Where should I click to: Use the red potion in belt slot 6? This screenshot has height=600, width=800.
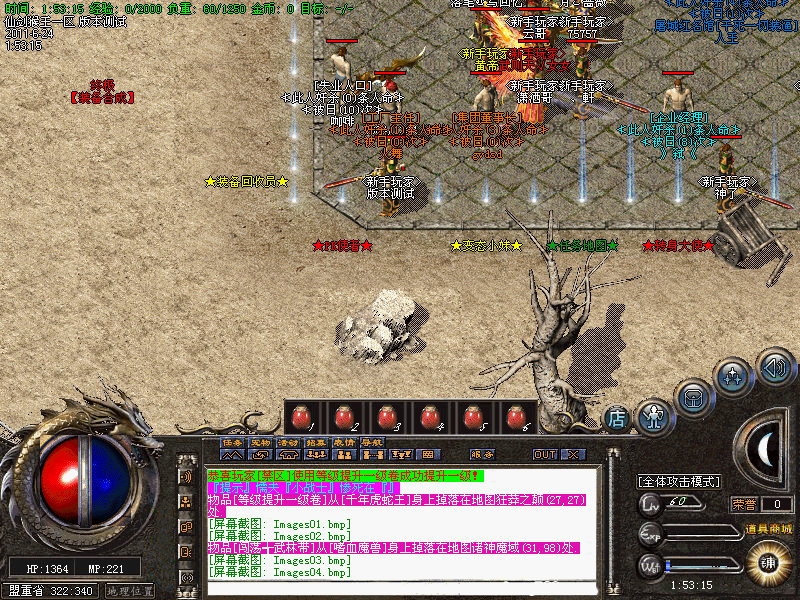click(516, 416)
